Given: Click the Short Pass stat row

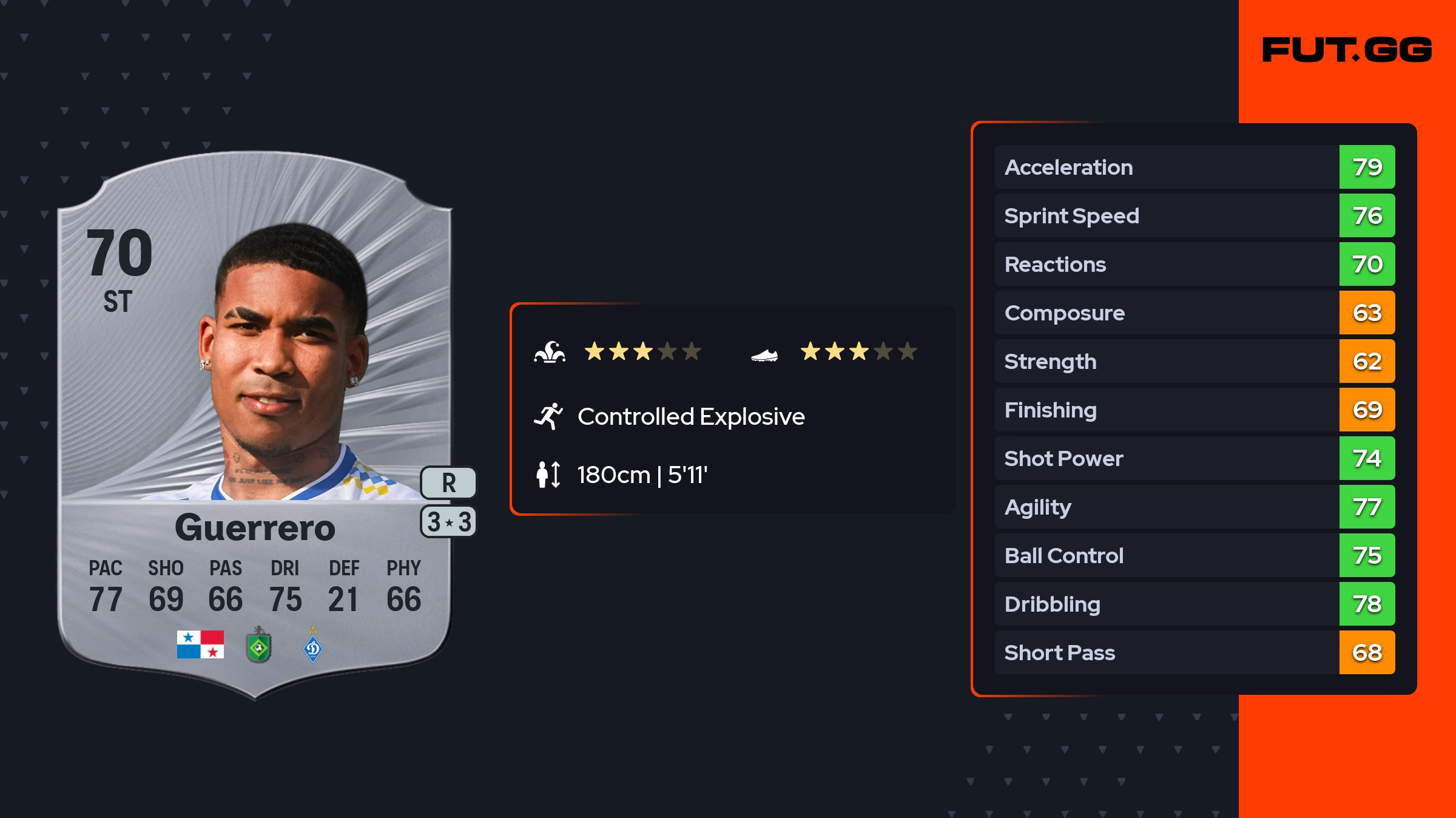Looking at the screenshot, I should coord(1194,652).
